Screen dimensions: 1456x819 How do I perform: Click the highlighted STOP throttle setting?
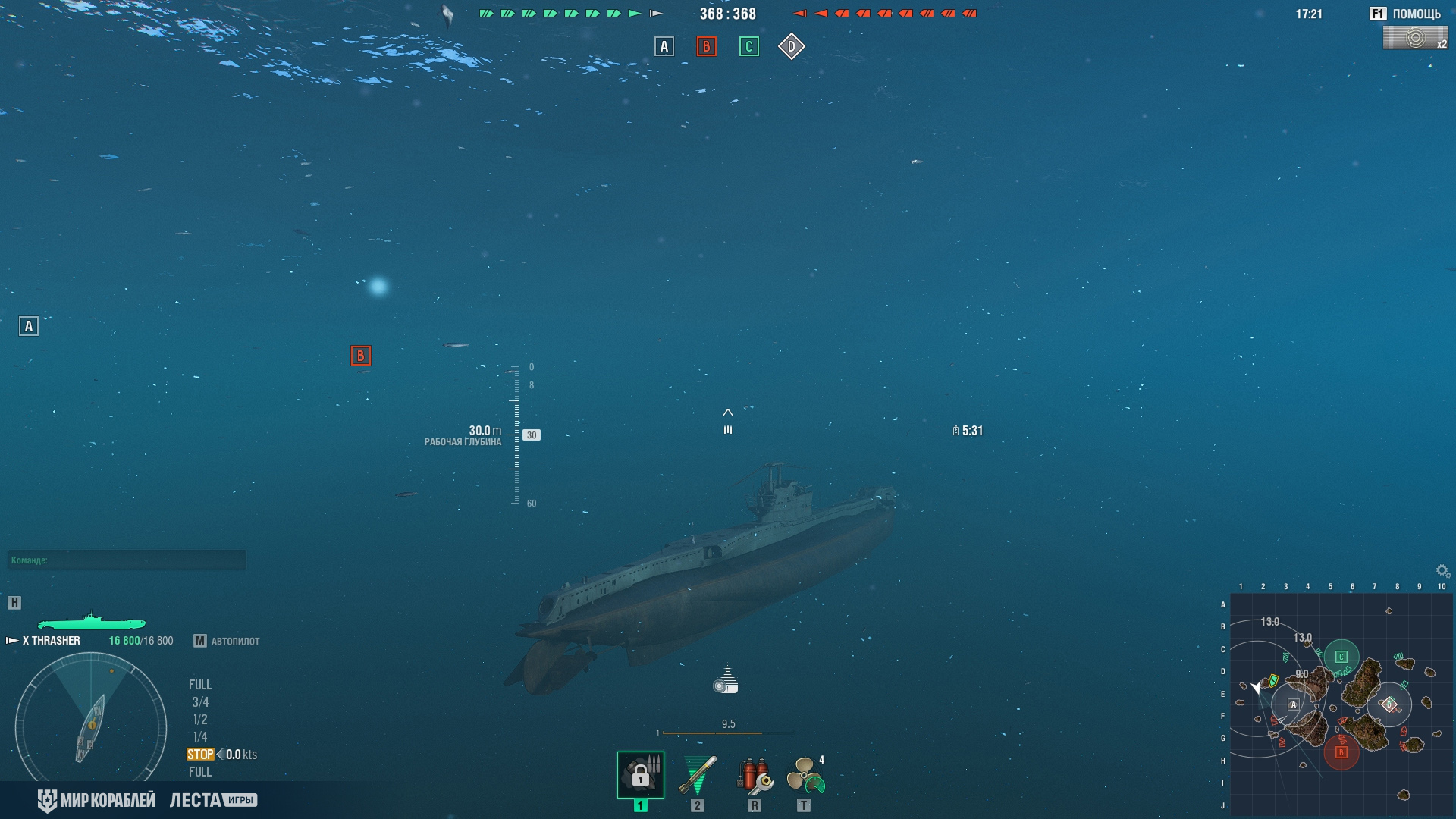[200, 755]
